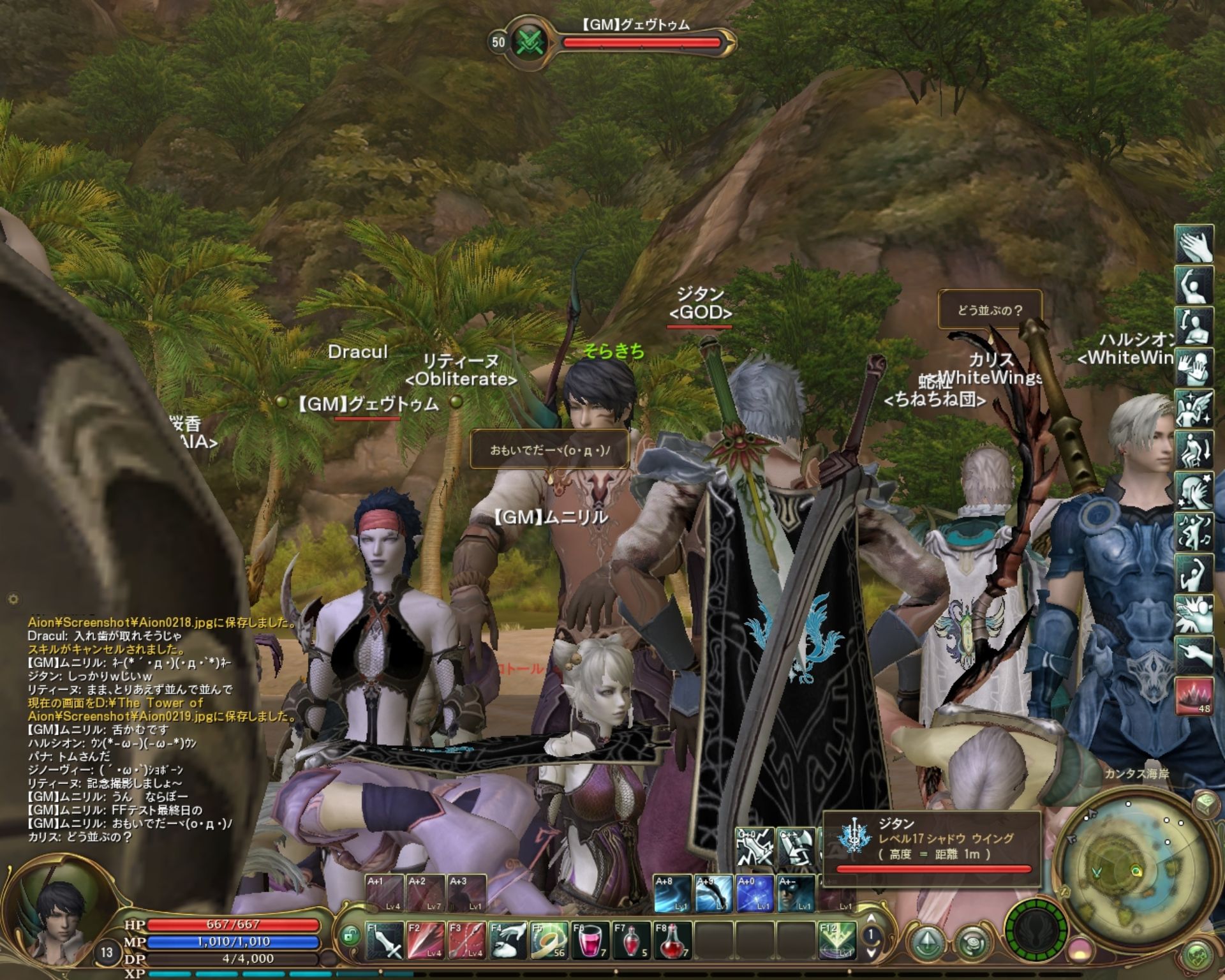Use the red crown item with 48
Screen dimensions: 1225x980
click(1194, 695)
